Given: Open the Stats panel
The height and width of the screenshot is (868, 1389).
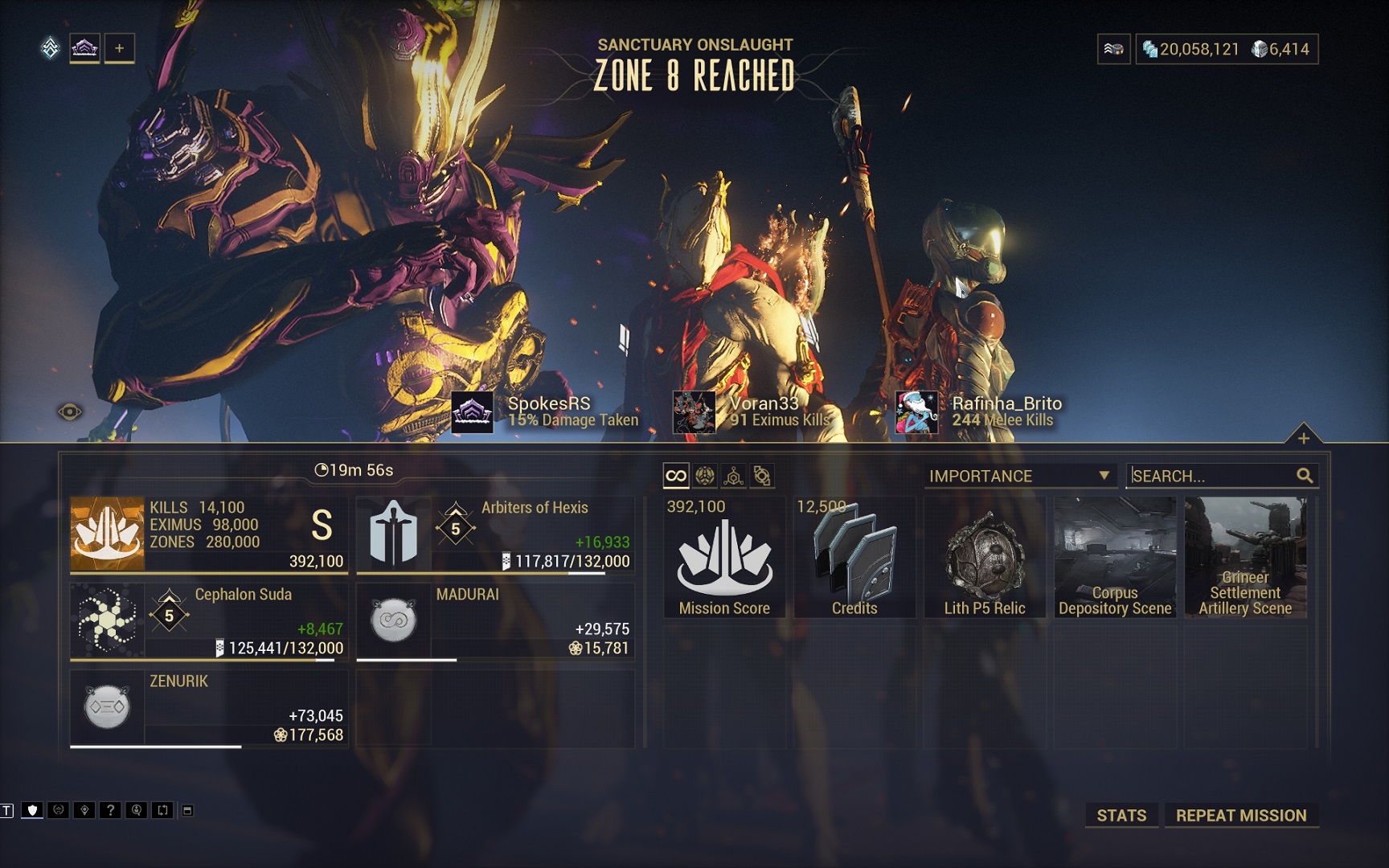Looking at the screenshot, I should point(1121,815).
